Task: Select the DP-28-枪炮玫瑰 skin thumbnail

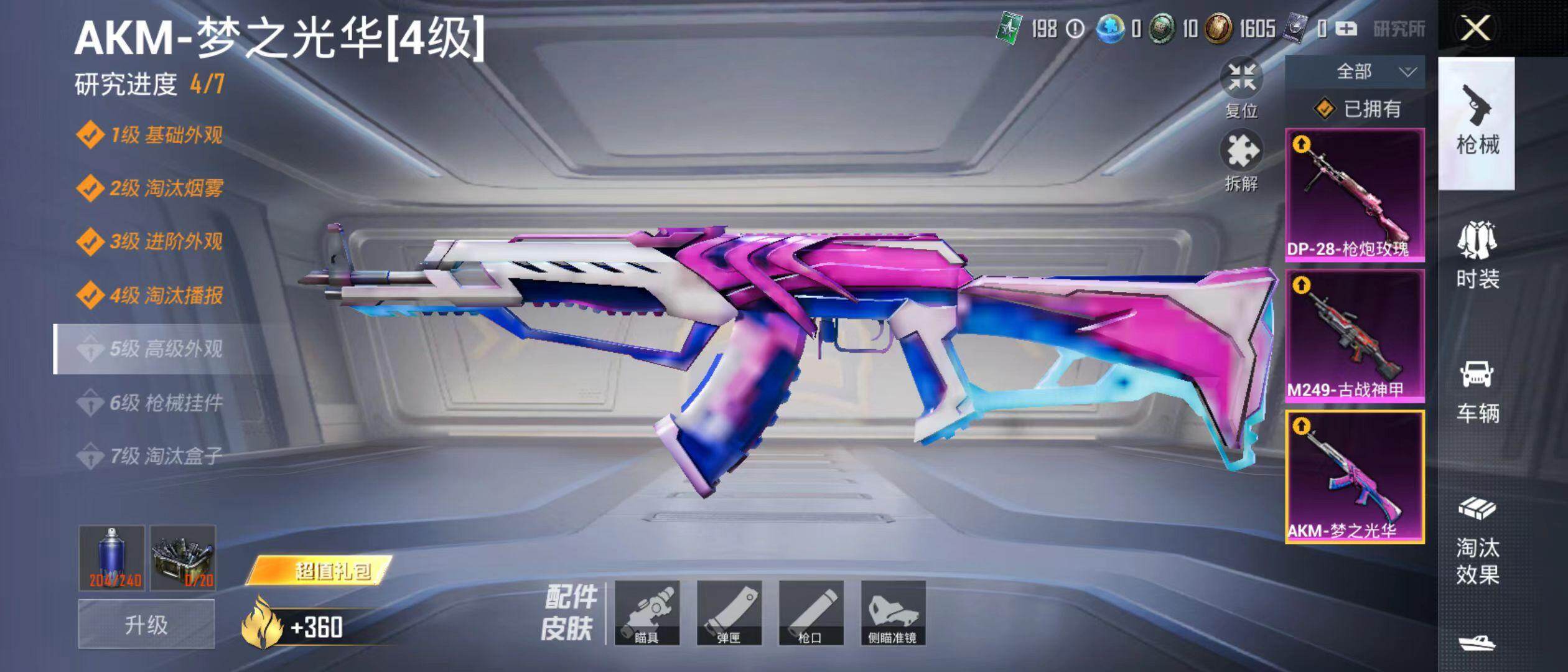Action: [1355, 194]
